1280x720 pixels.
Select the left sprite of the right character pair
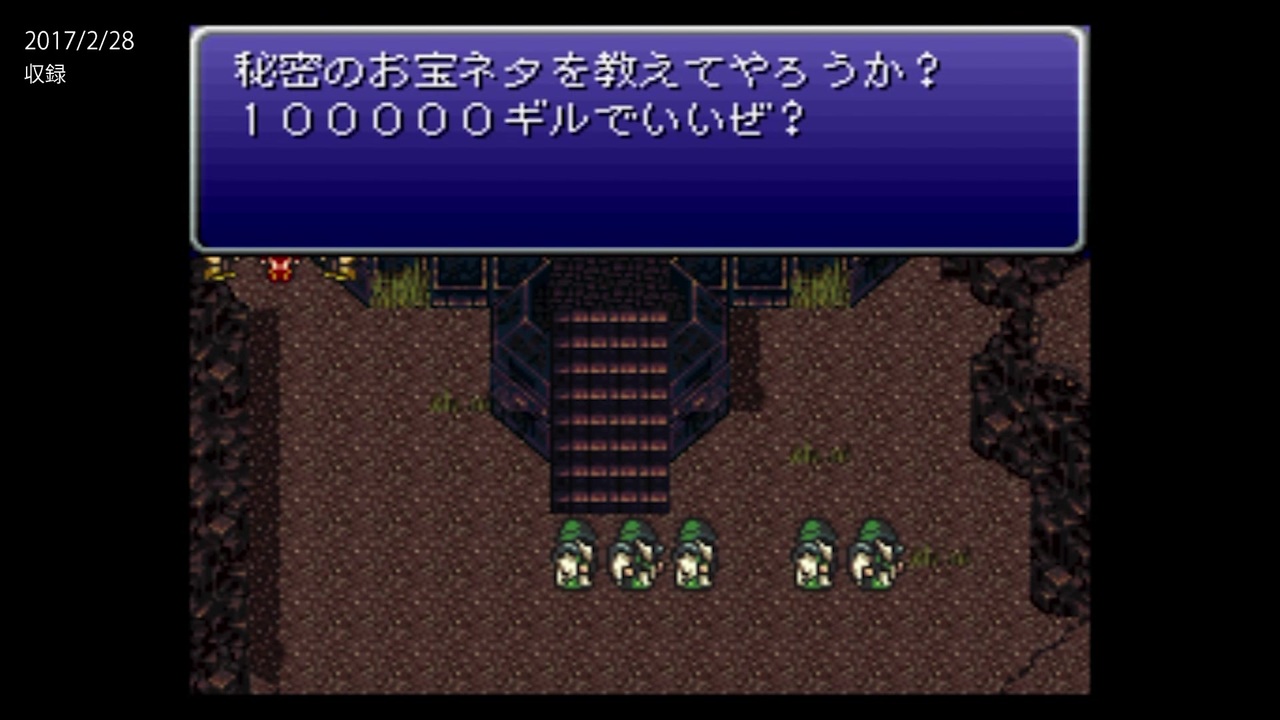pyautogui.click(x=815, y=555)
